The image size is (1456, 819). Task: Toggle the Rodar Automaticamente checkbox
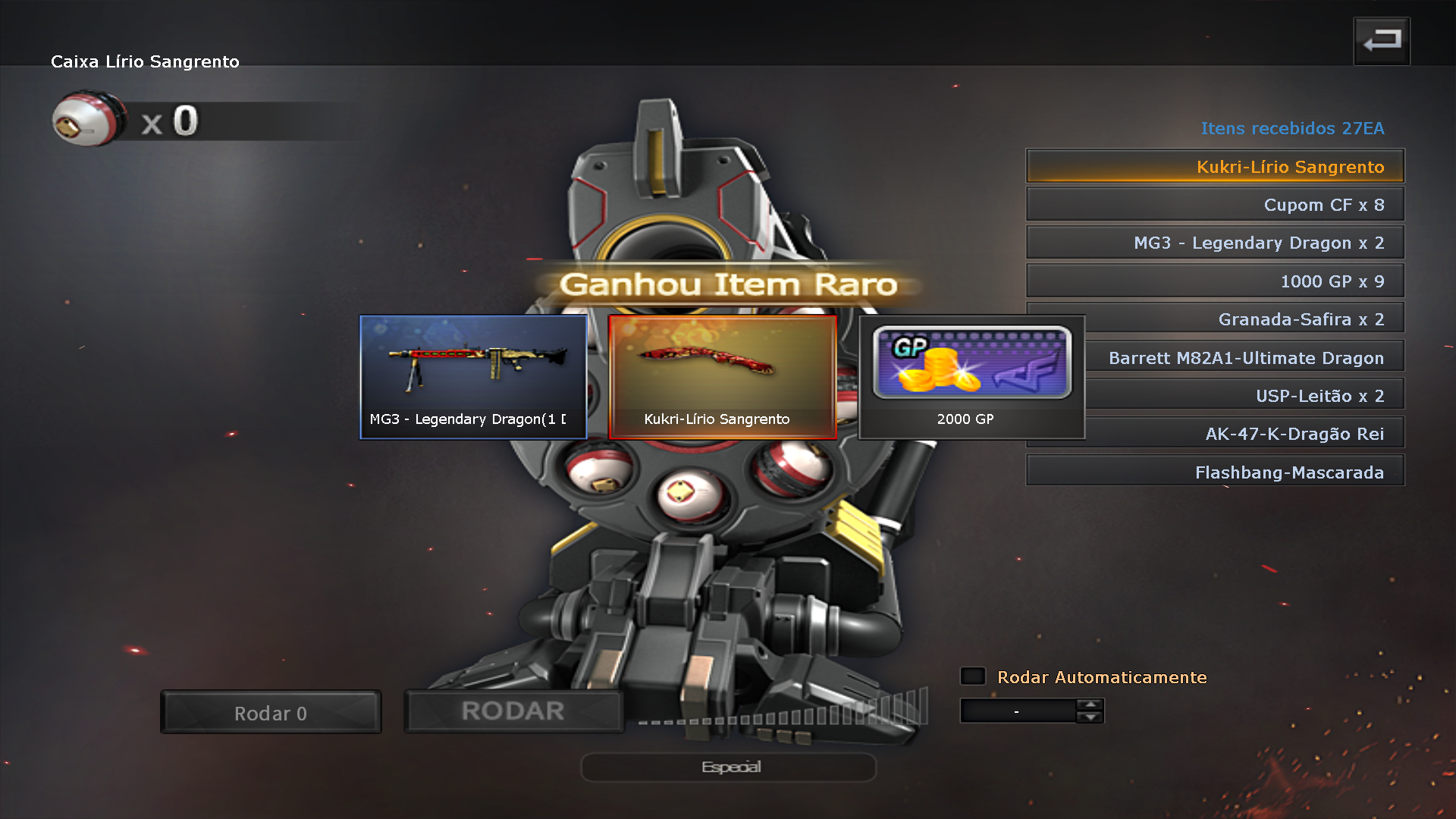coord(973,676)
